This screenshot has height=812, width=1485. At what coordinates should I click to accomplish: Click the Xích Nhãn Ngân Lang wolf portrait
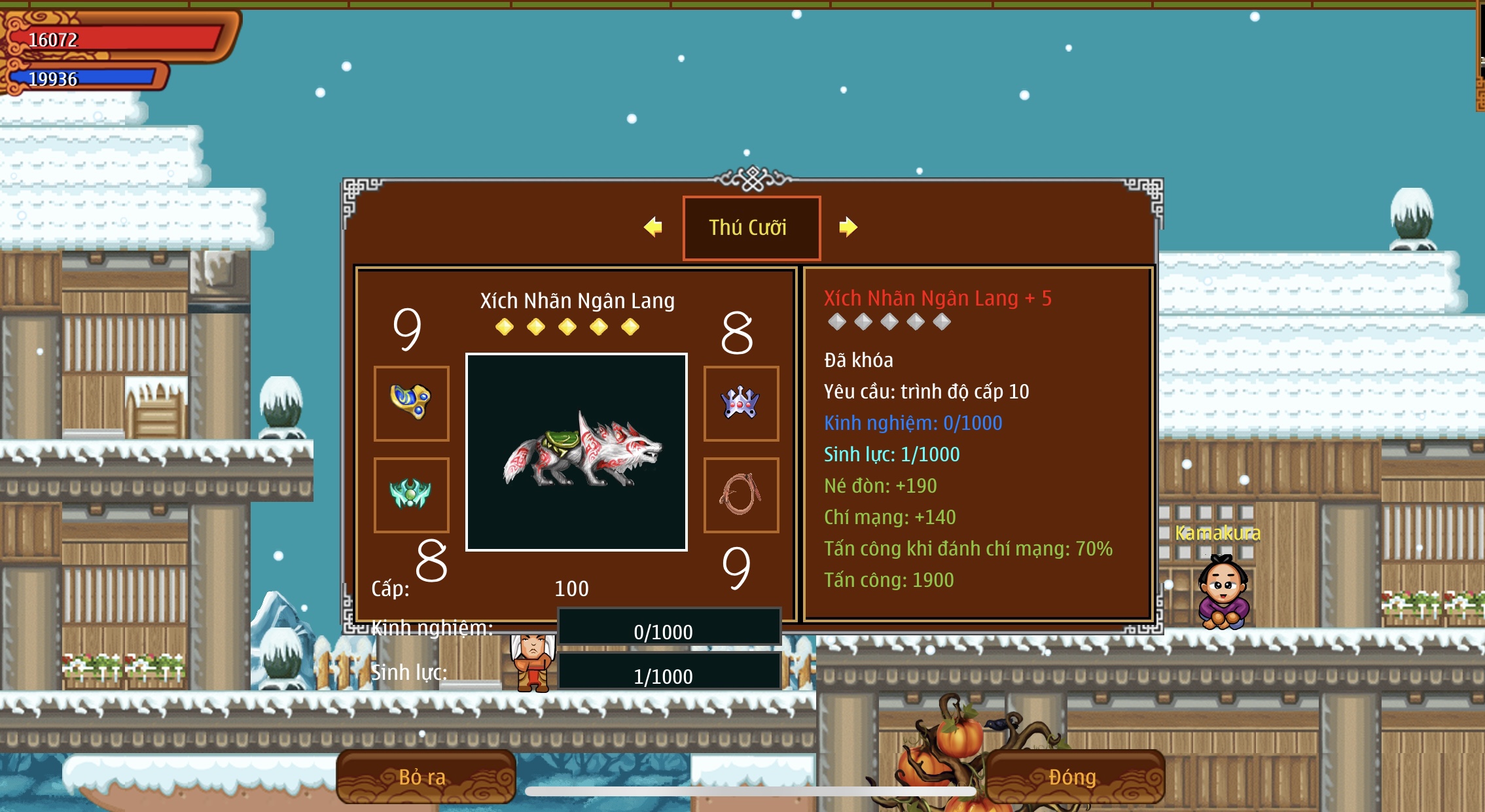576,452
